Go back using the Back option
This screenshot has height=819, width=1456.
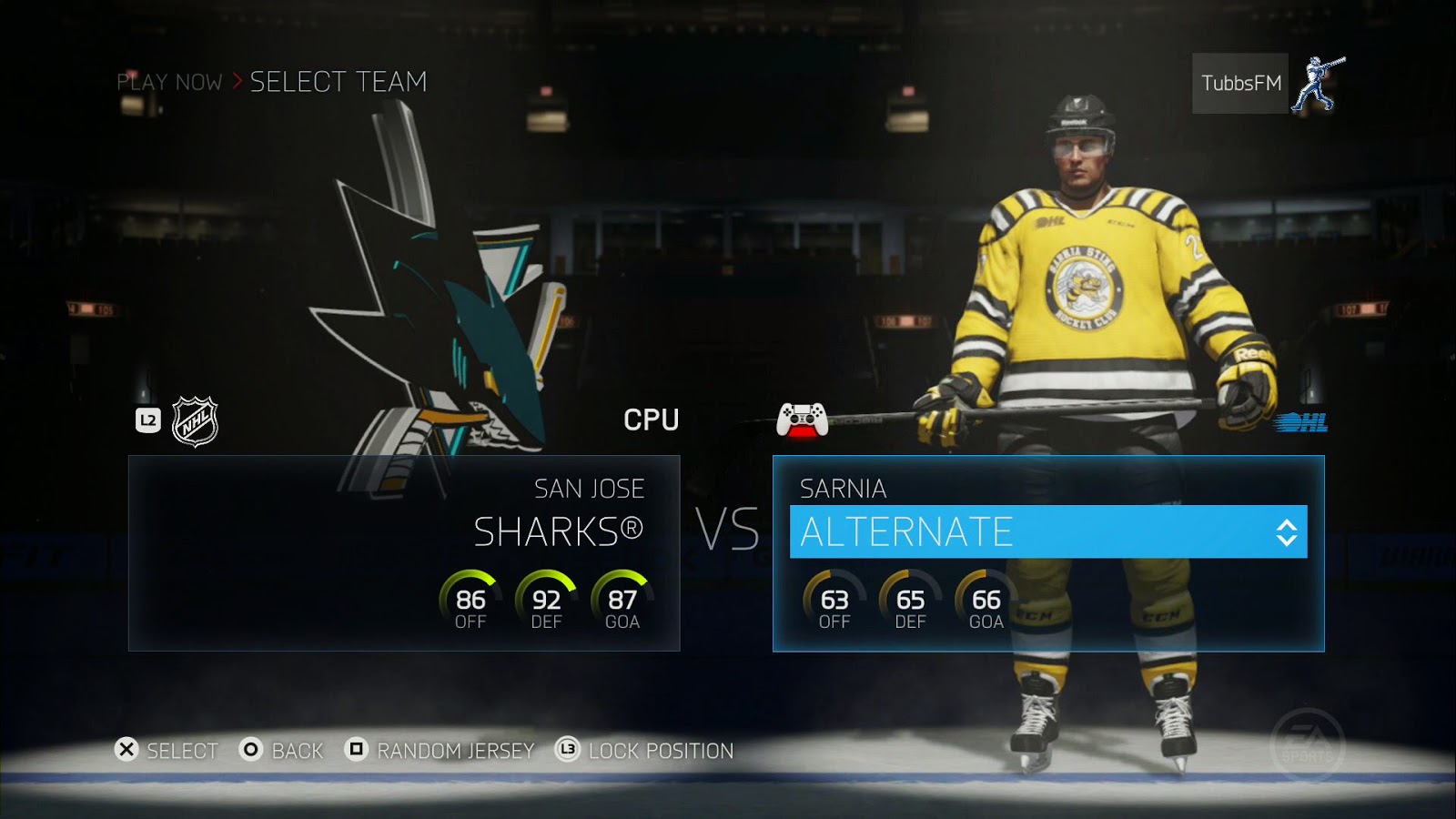[282, 751]
